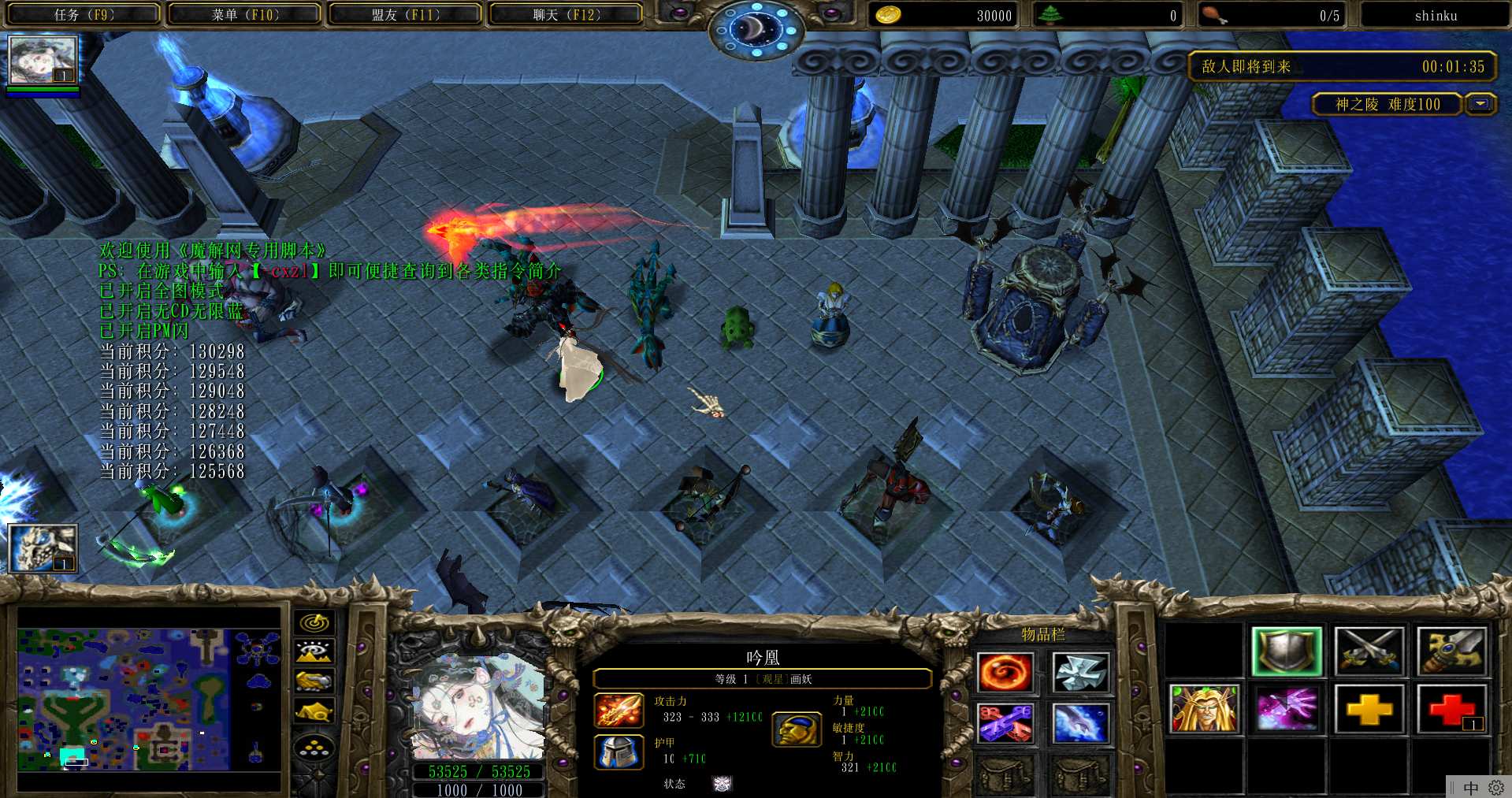
Task: Activate the blonde elf face ability
Action: (x=1203, y=709)
